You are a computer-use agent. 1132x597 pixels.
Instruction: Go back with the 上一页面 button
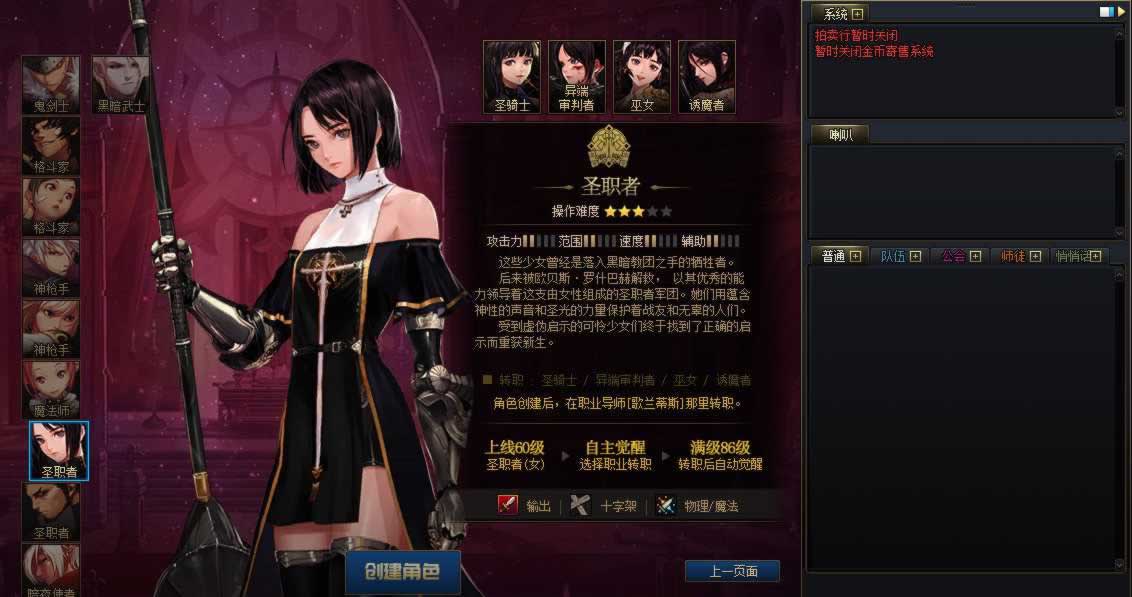coord(732,571)
